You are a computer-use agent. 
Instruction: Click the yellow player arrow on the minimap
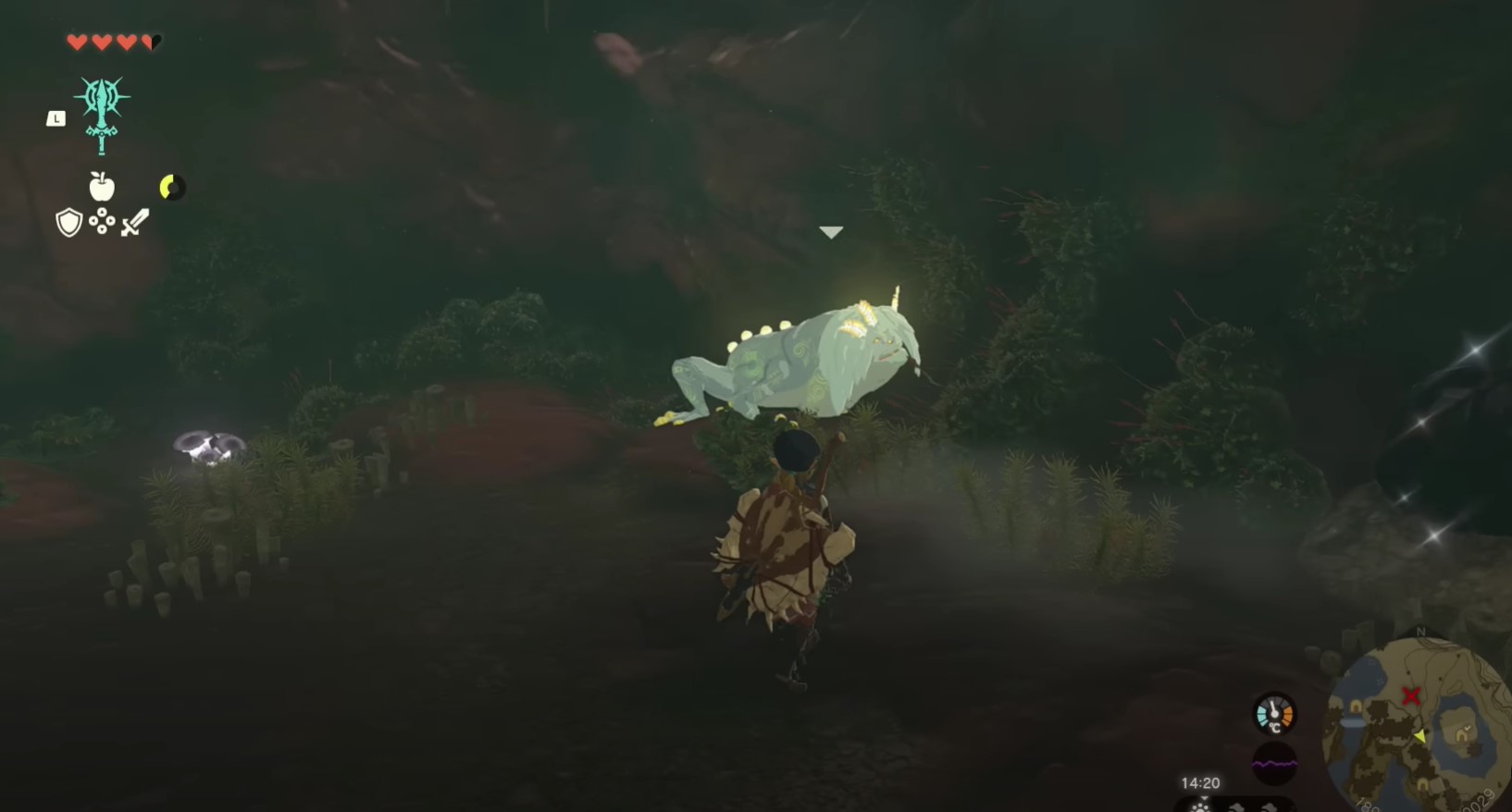1419,737
